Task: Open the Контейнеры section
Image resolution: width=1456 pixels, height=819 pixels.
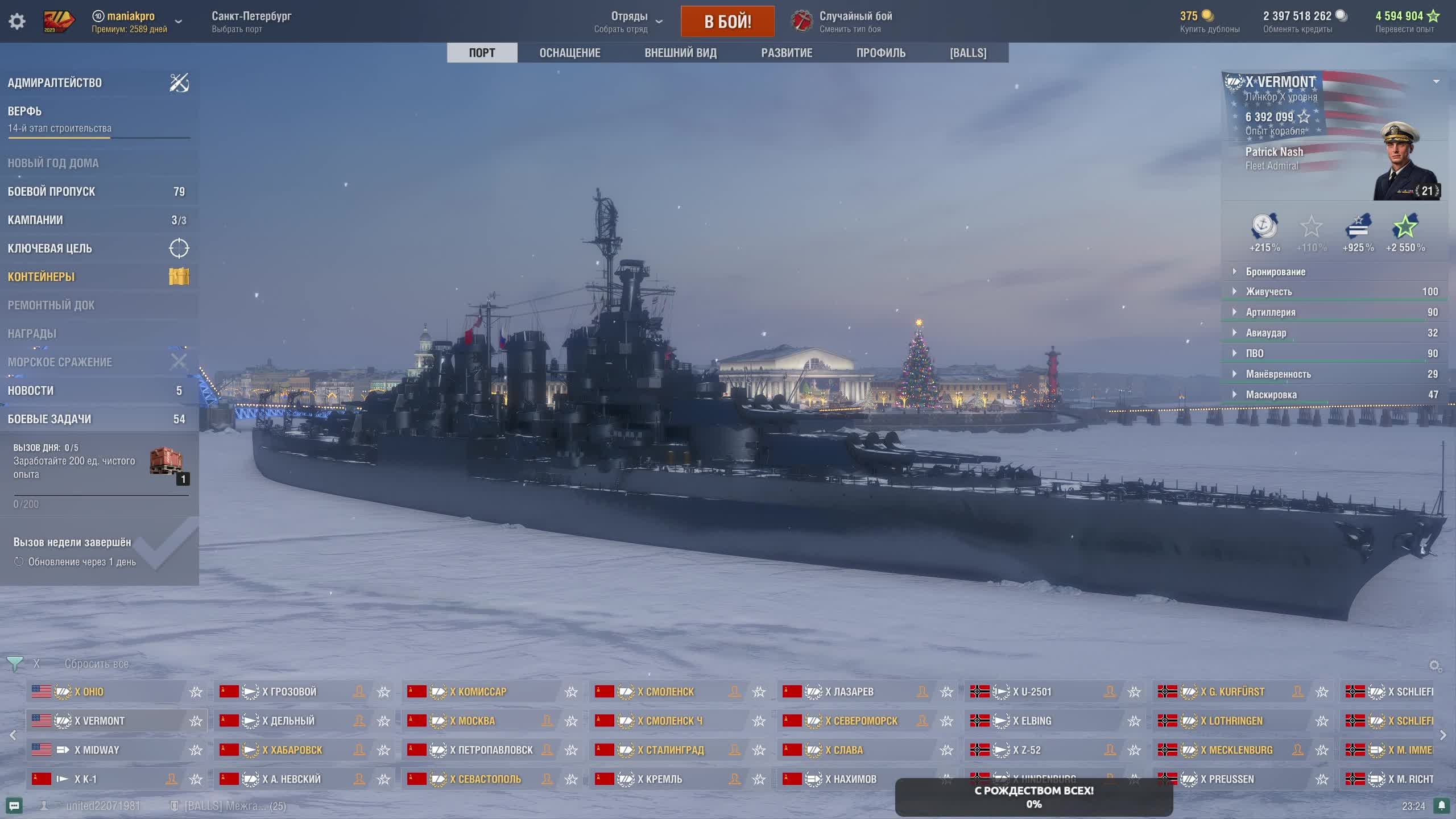Action: click(x=42, y=277)
